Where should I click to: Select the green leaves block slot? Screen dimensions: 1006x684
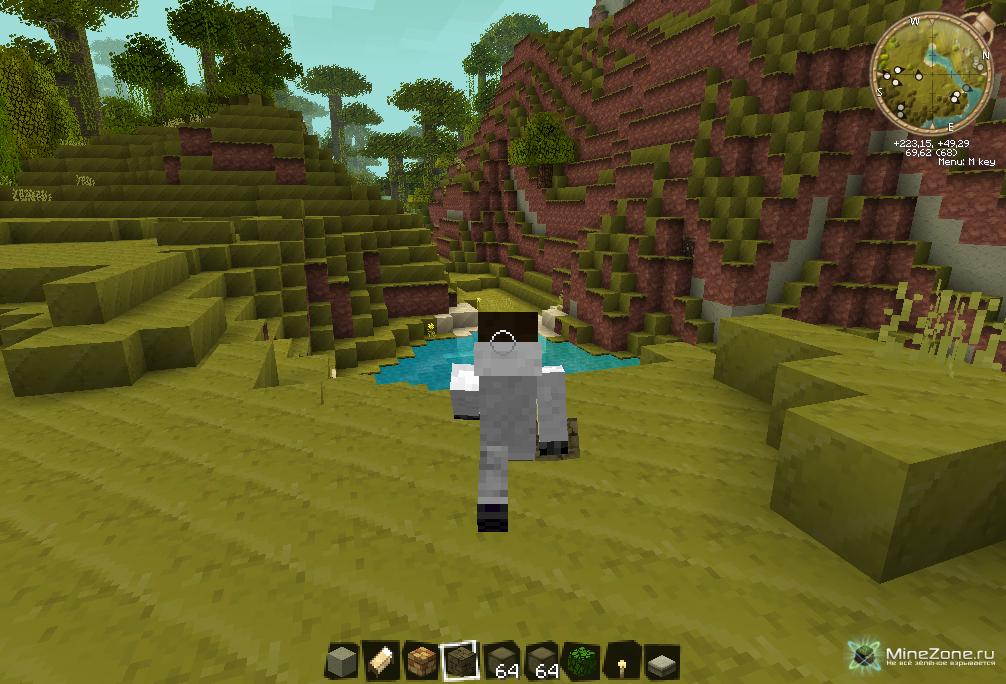[x=580, y=660]
